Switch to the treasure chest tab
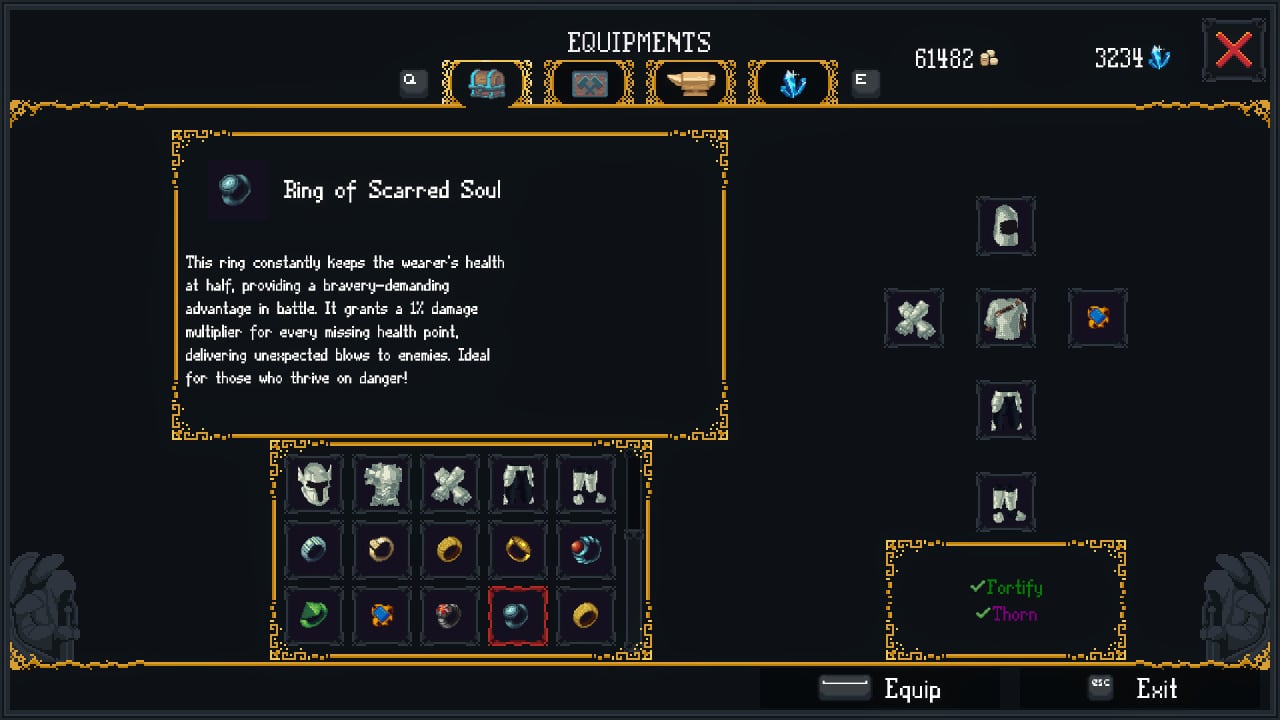This screenshot has width=1280, height=720. (x=487, y=83)
